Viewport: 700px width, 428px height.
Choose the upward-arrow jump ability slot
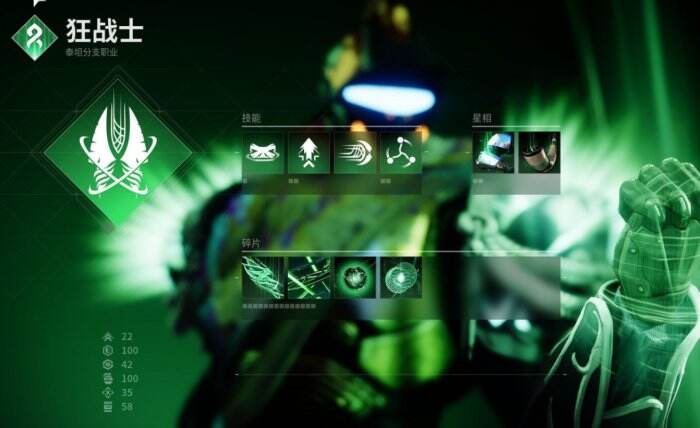(x=309, y=153)
